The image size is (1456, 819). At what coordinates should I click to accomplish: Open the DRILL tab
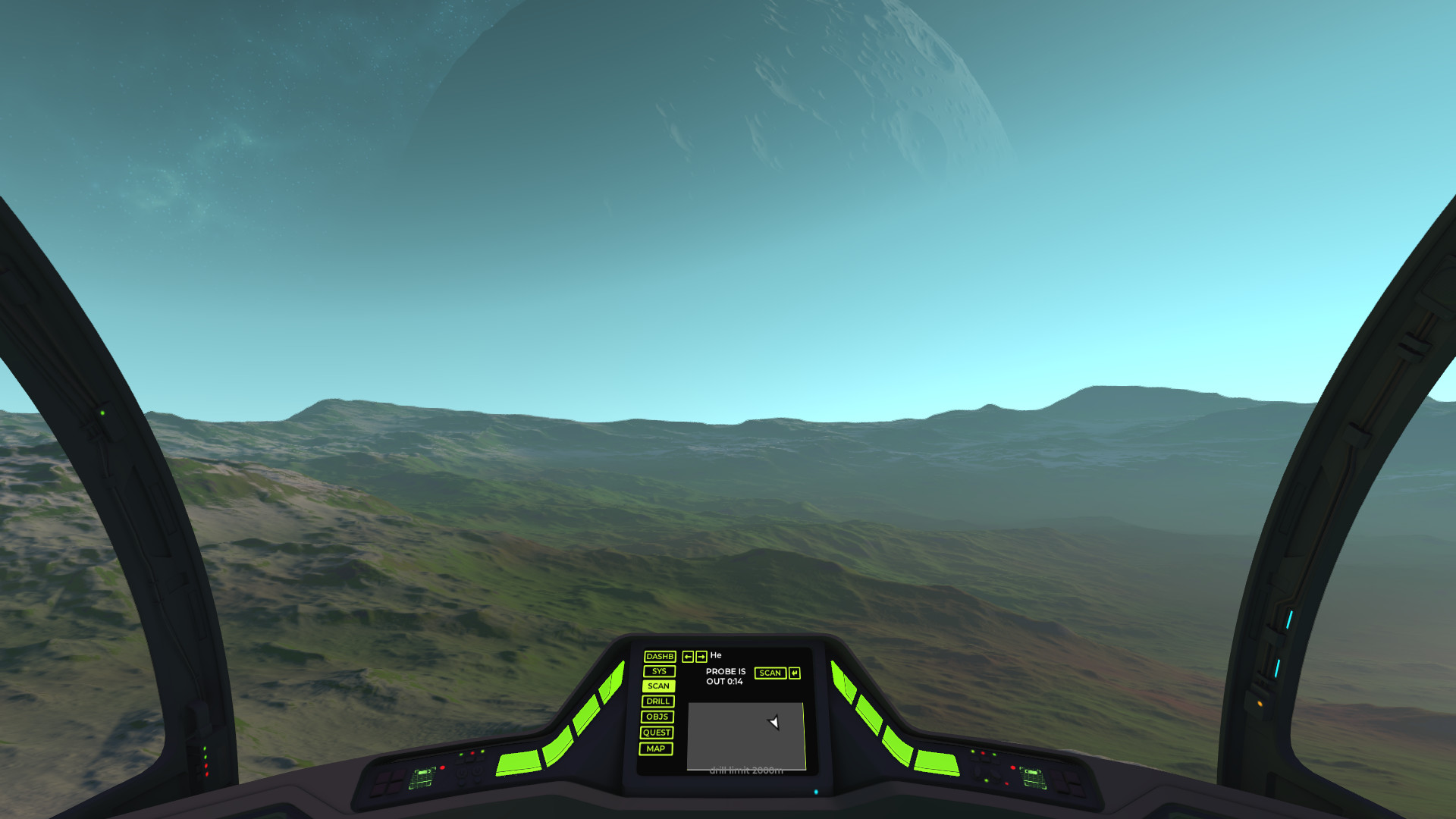657,701
